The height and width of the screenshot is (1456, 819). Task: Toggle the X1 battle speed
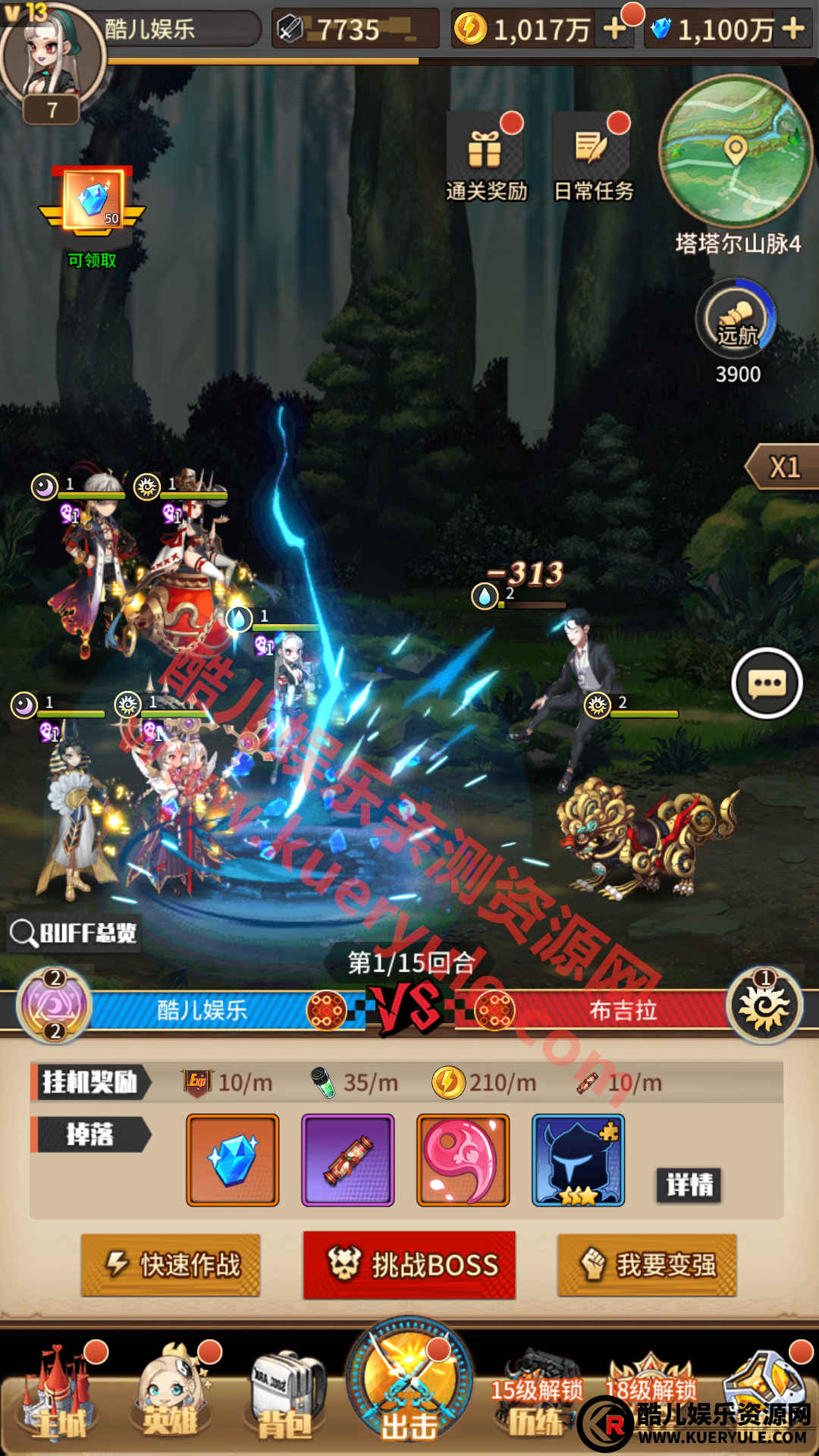(x=784, y=467)
